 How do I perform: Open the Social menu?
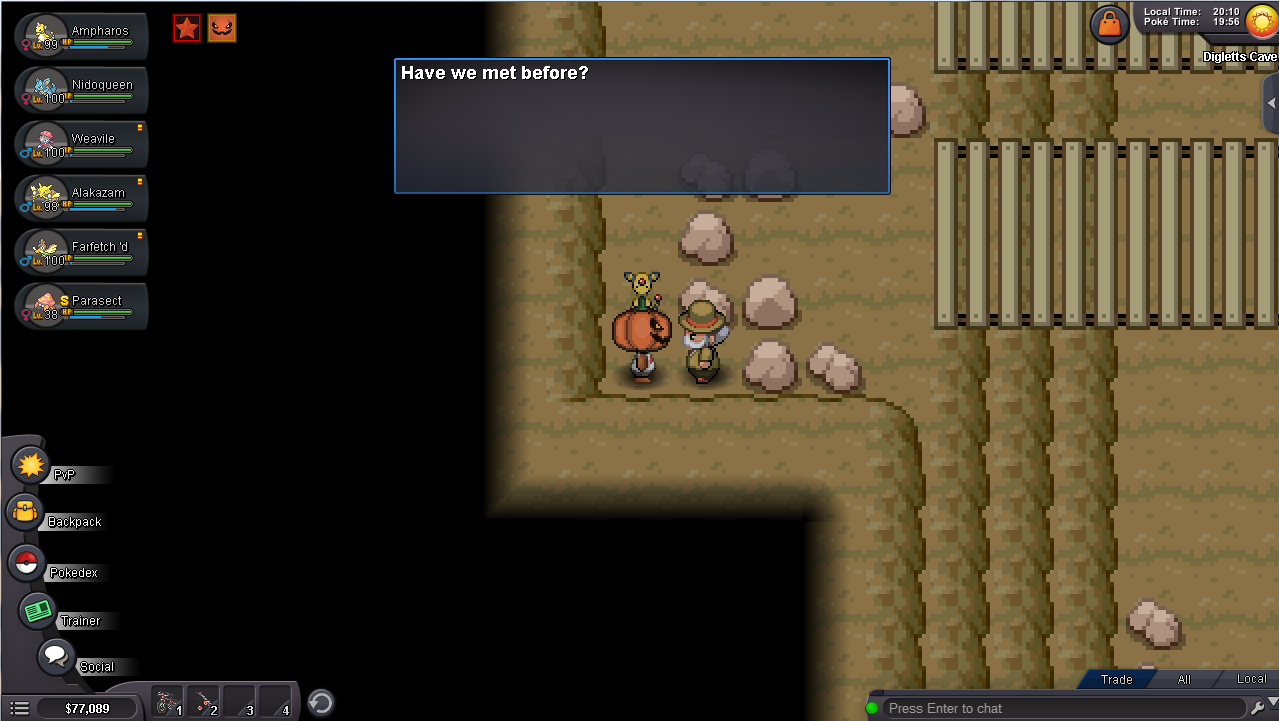(56, 657)
